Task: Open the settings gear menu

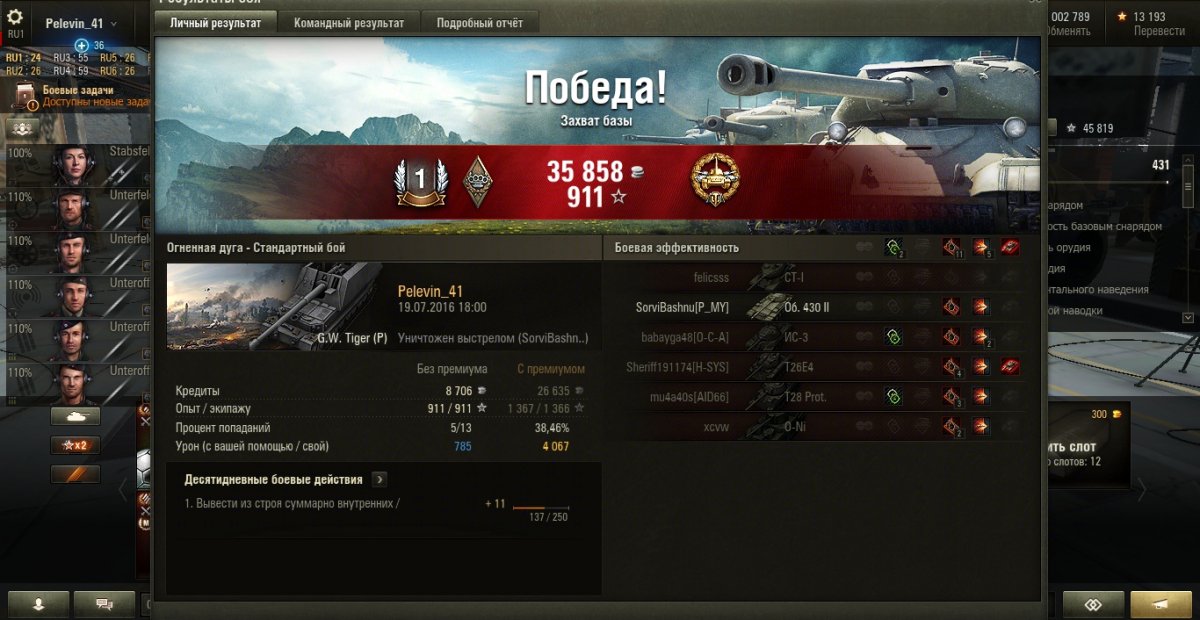Action: coord(15,18)
